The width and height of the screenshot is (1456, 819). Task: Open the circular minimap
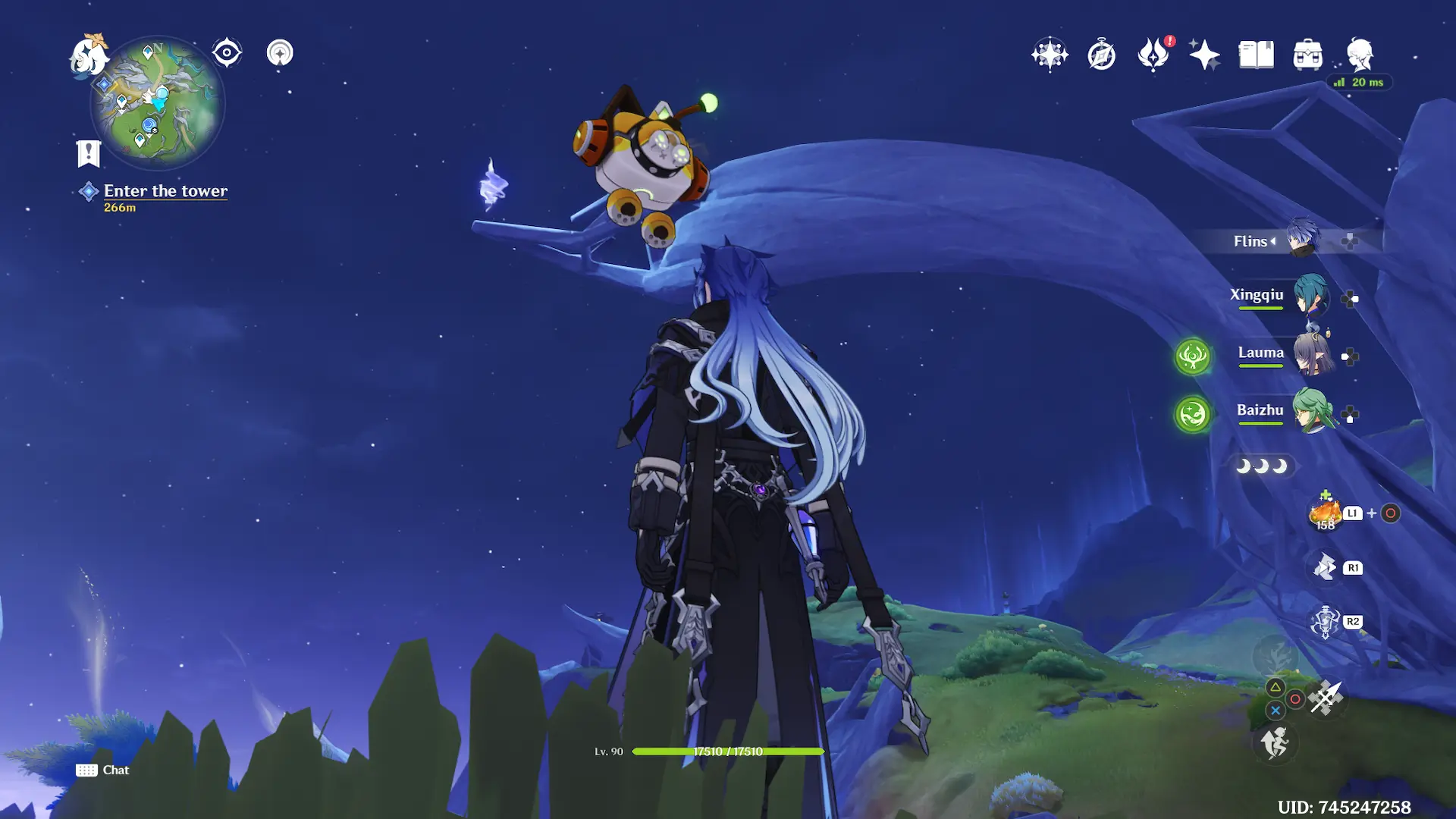click(x=158, y=103)
